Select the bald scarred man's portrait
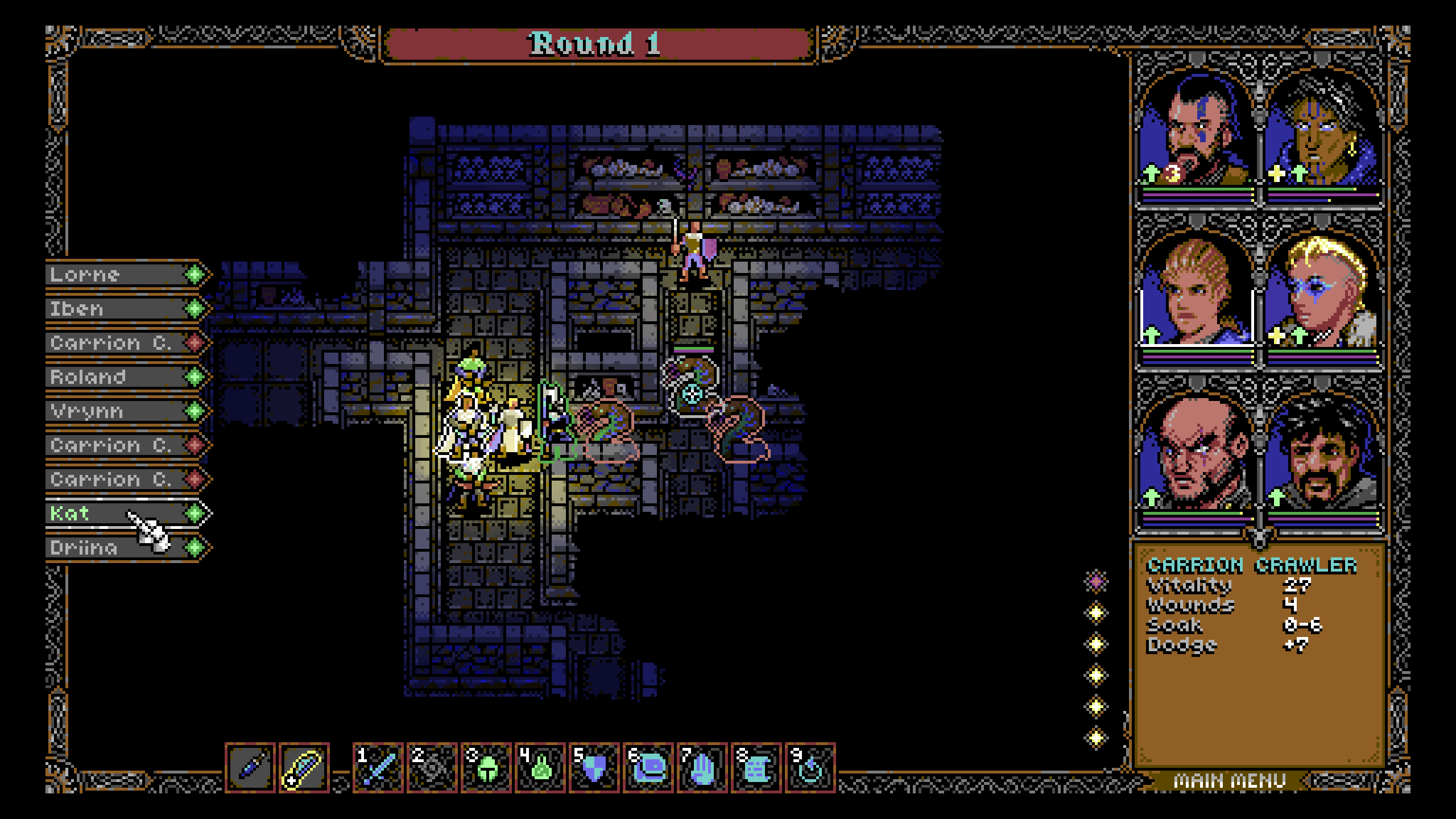1456x819 pixels. click(x=1197, y=452)
